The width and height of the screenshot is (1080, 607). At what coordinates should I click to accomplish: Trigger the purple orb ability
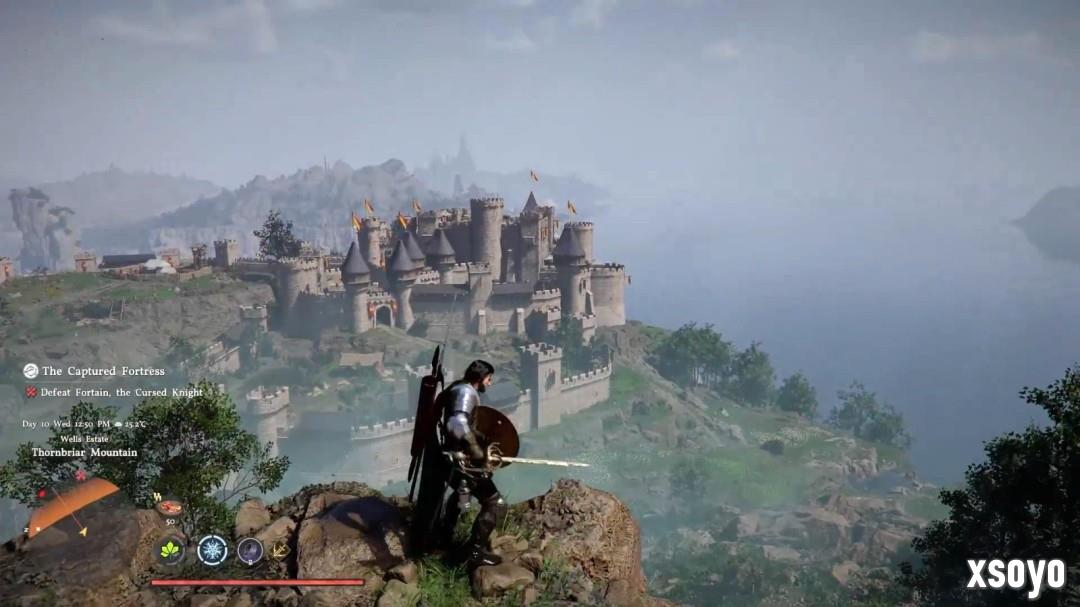[250, 550]
